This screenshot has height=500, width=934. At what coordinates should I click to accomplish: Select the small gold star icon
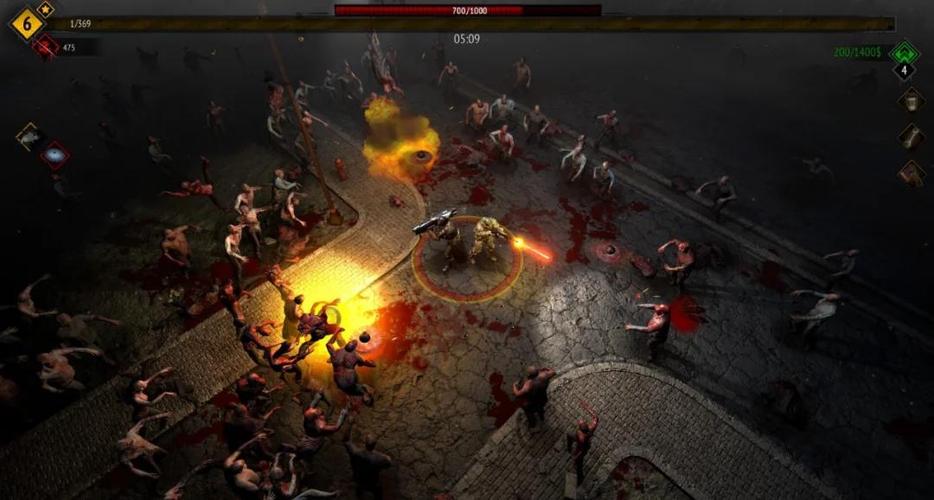click(46, 9)
